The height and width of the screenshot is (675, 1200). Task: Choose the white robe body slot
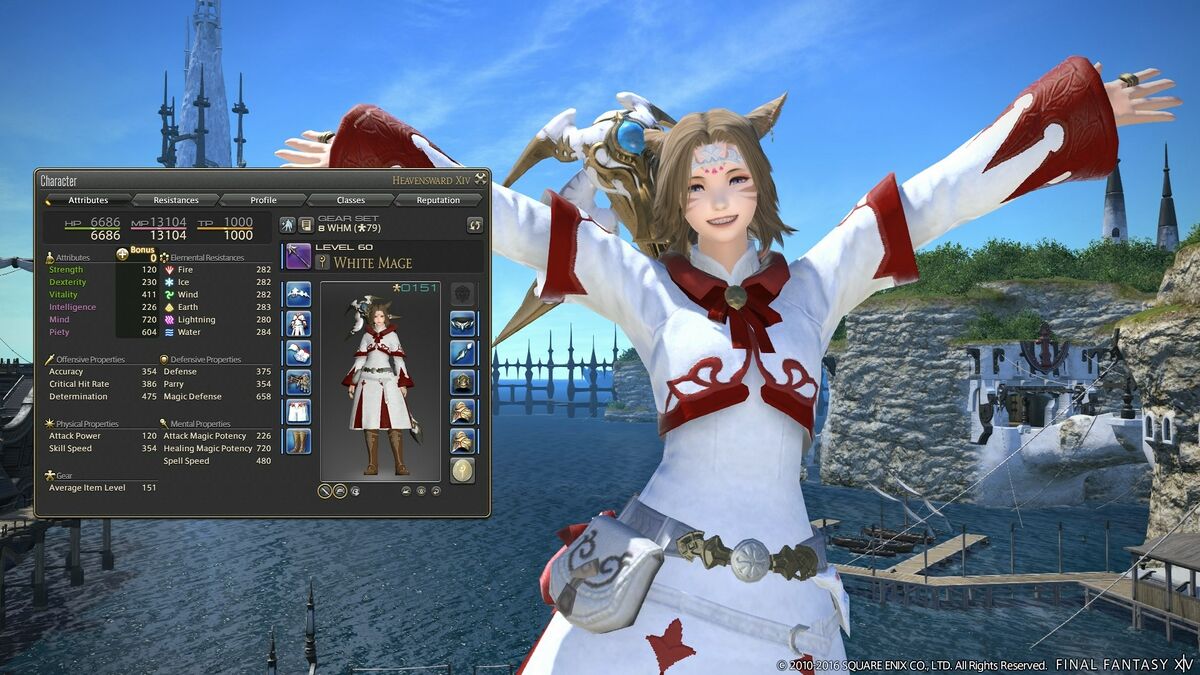[298, 323]
